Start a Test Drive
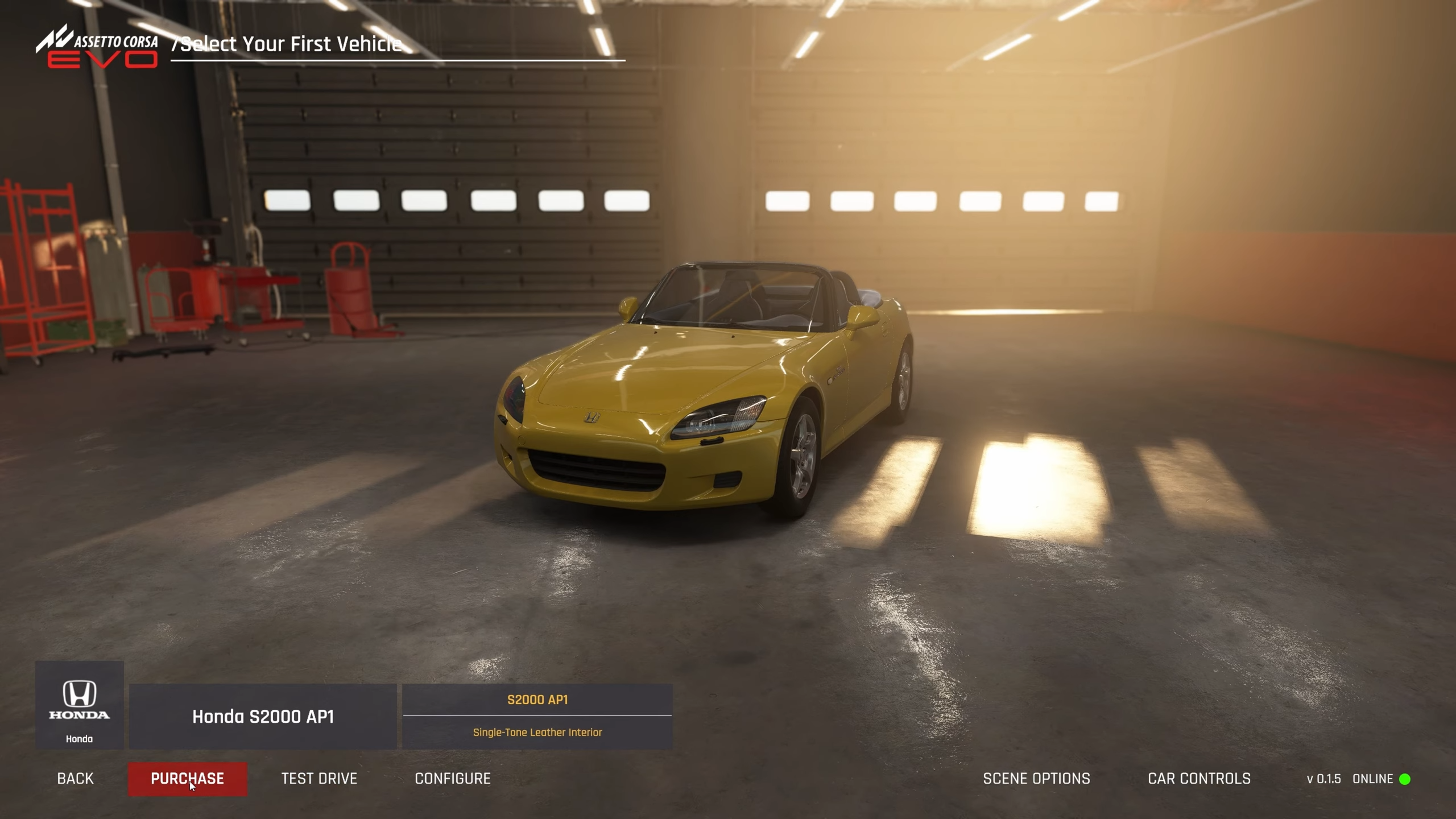The image size is (1456, 819). point(319,779)
